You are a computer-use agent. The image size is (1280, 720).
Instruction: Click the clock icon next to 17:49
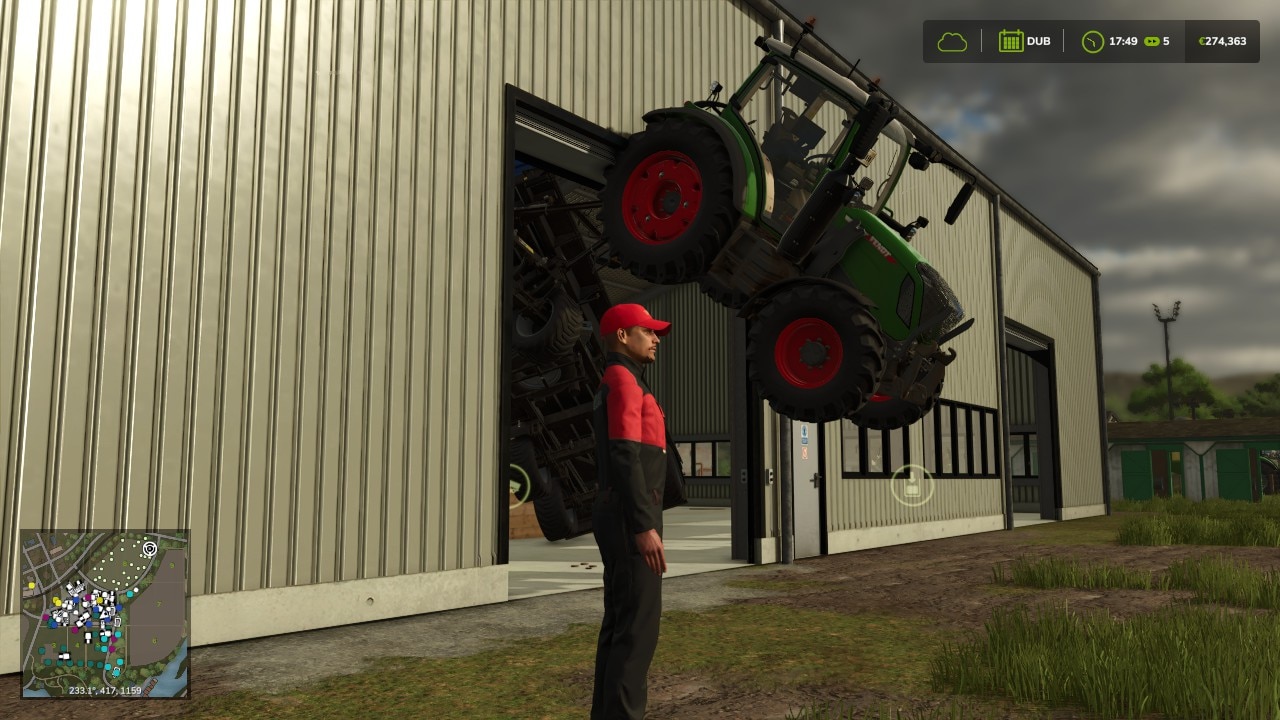tap(1094, 41)
